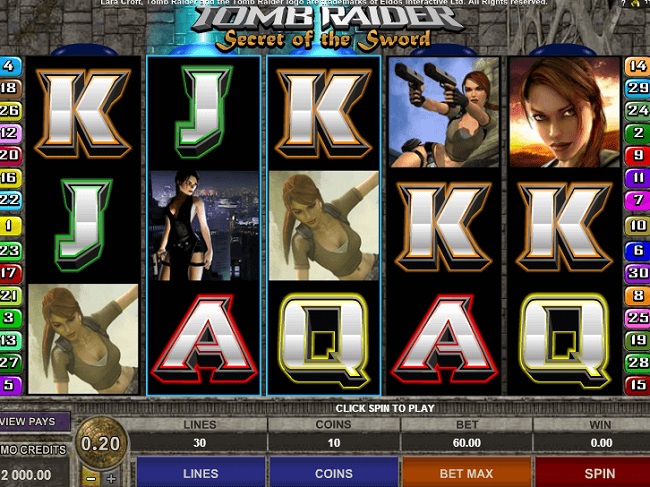Viewport: 650px width, 487px height.
Task: Pick payline marker 17
Action: [x=11, y=272]
